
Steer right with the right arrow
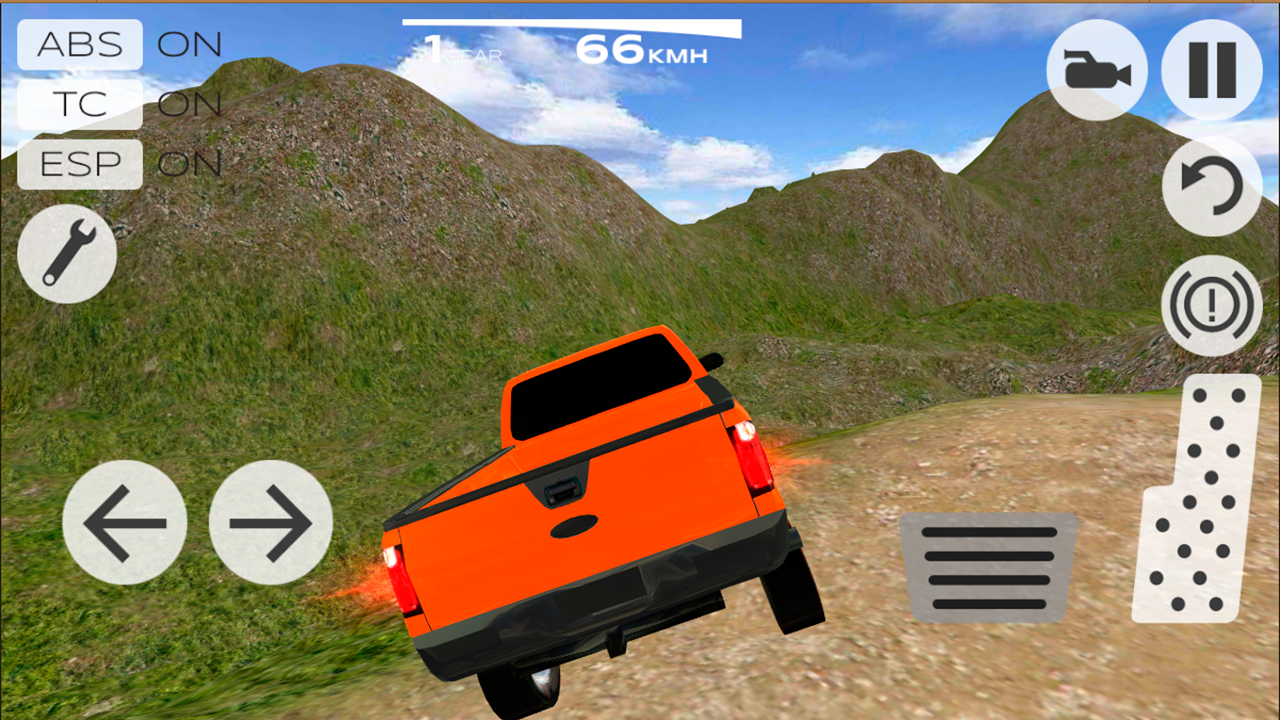(x=271, y=522)
